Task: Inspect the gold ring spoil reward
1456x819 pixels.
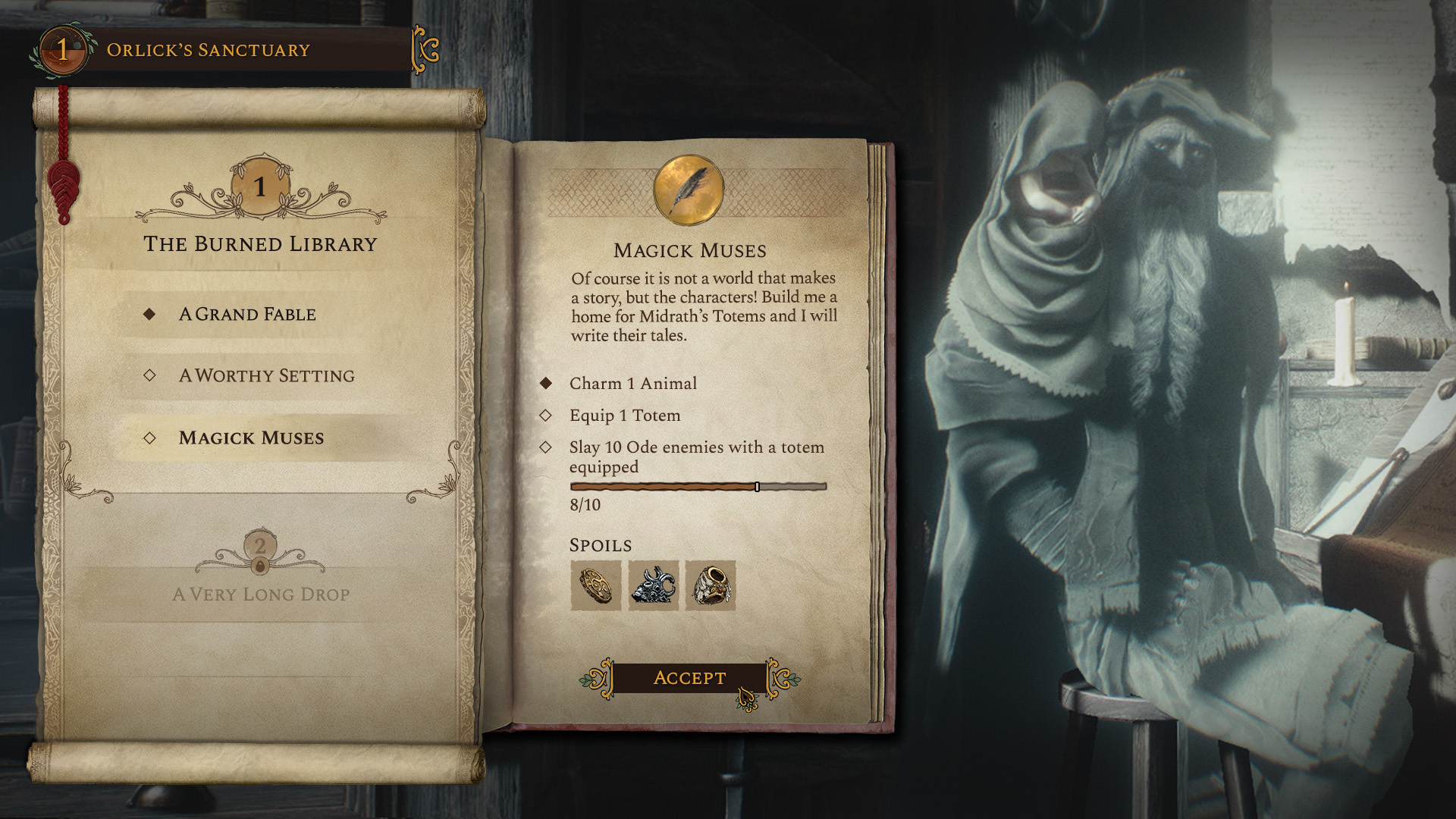Action: click(x=711, y=585)
